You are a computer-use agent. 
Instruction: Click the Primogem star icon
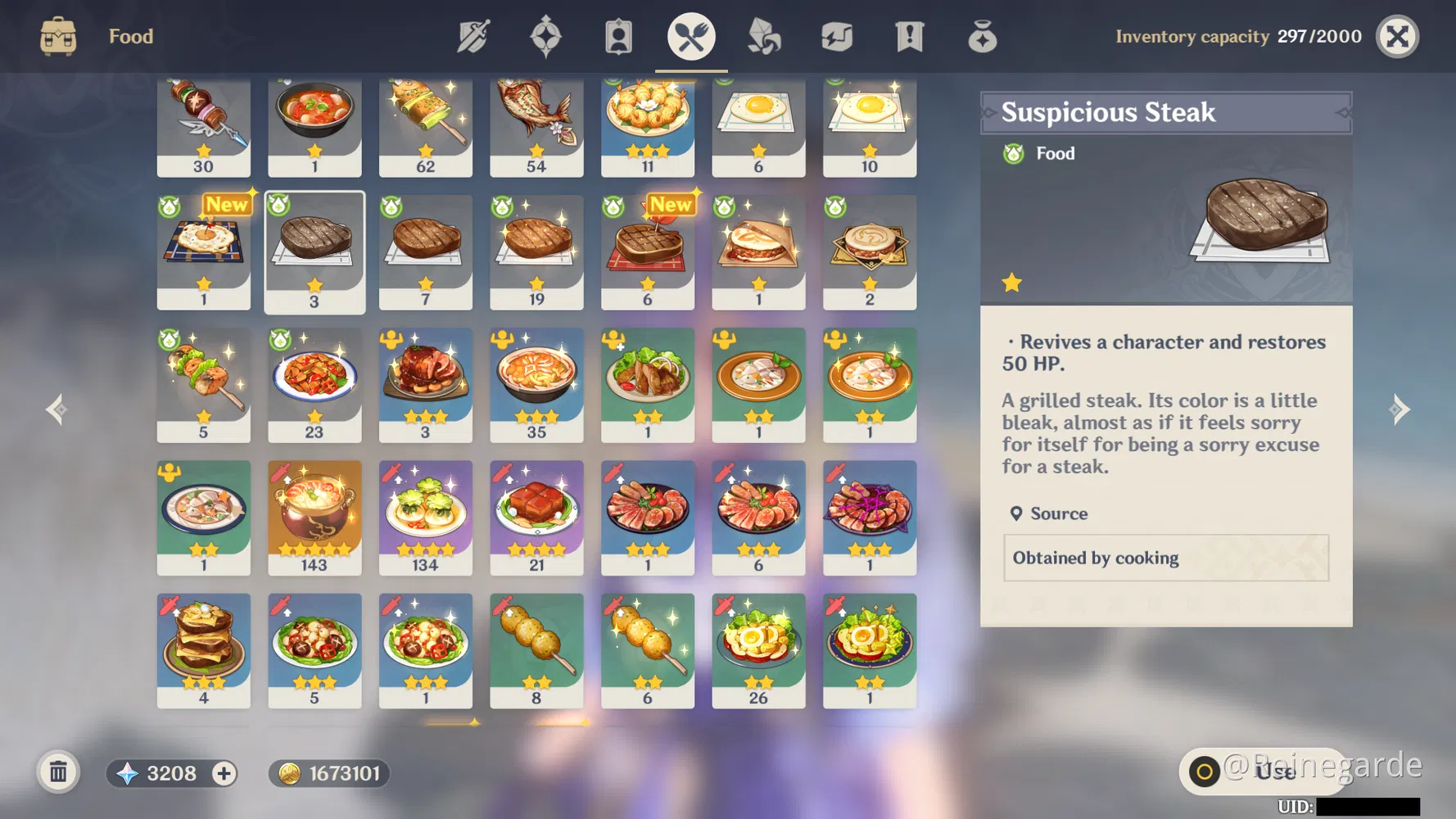pyautogui.click(x=127, y=772)
